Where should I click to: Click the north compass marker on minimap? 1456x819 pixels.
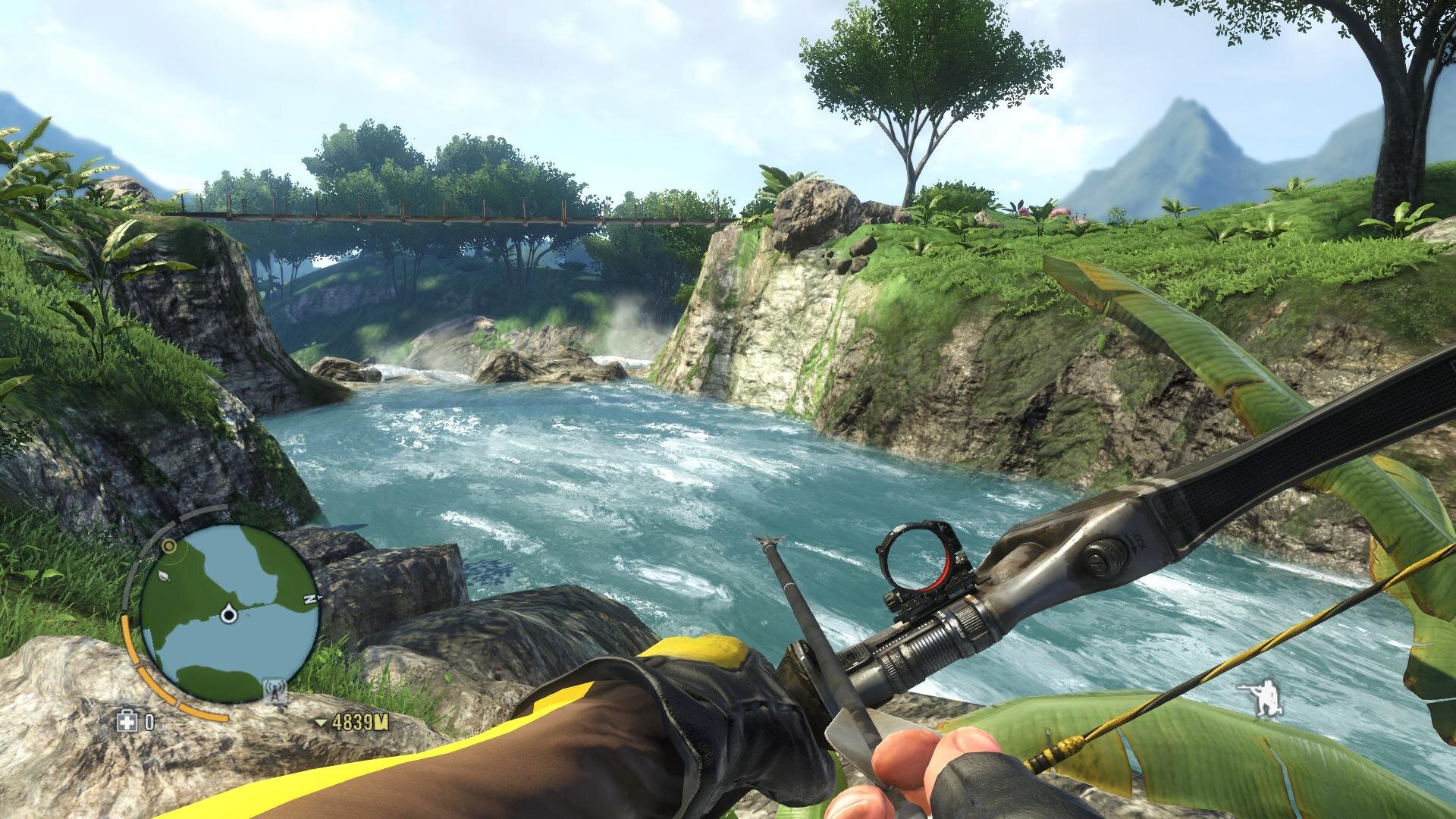[309, 598]
